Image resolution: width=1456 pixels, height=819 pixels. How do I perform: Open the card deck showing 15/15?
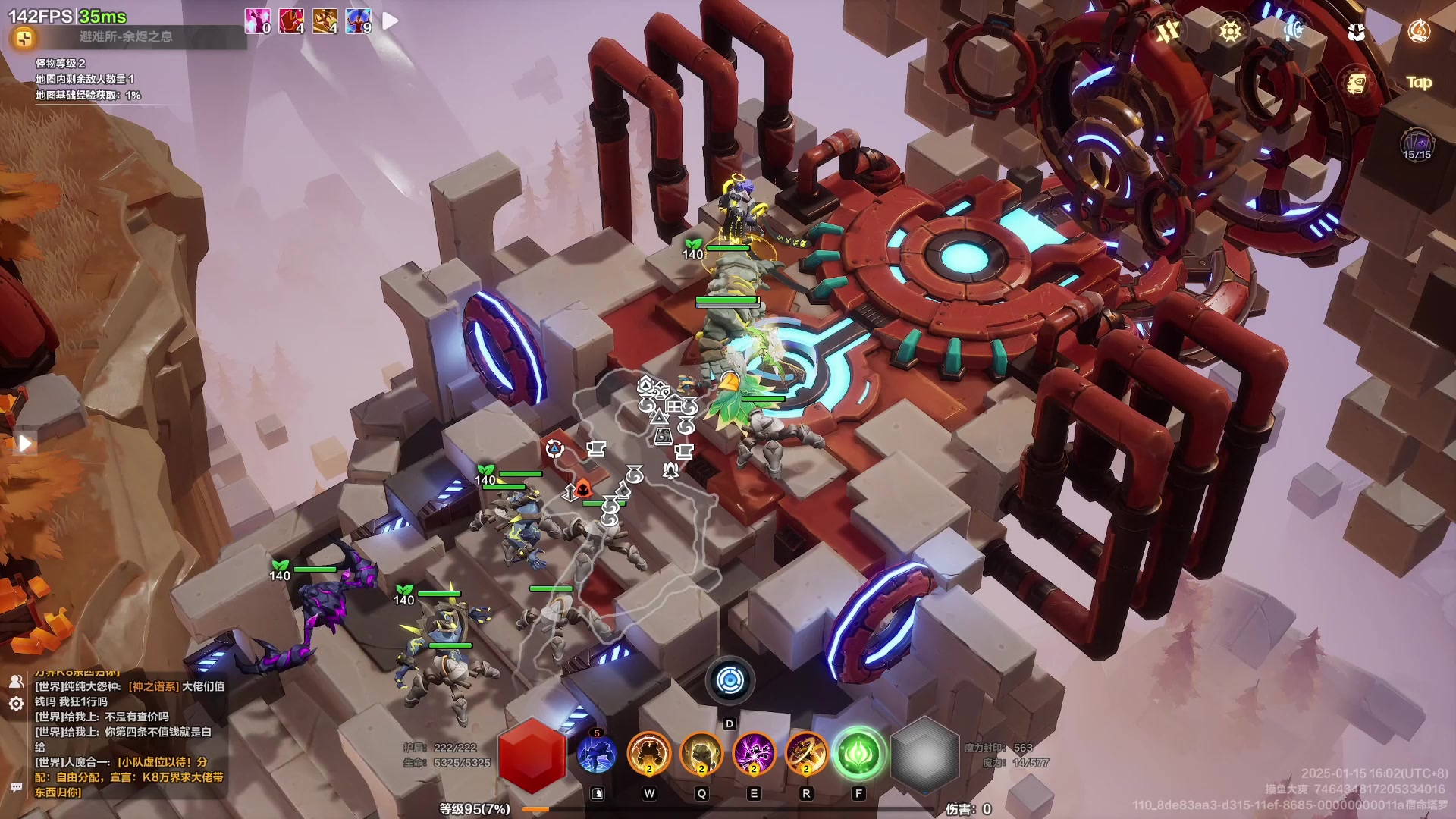[1417, 144]
